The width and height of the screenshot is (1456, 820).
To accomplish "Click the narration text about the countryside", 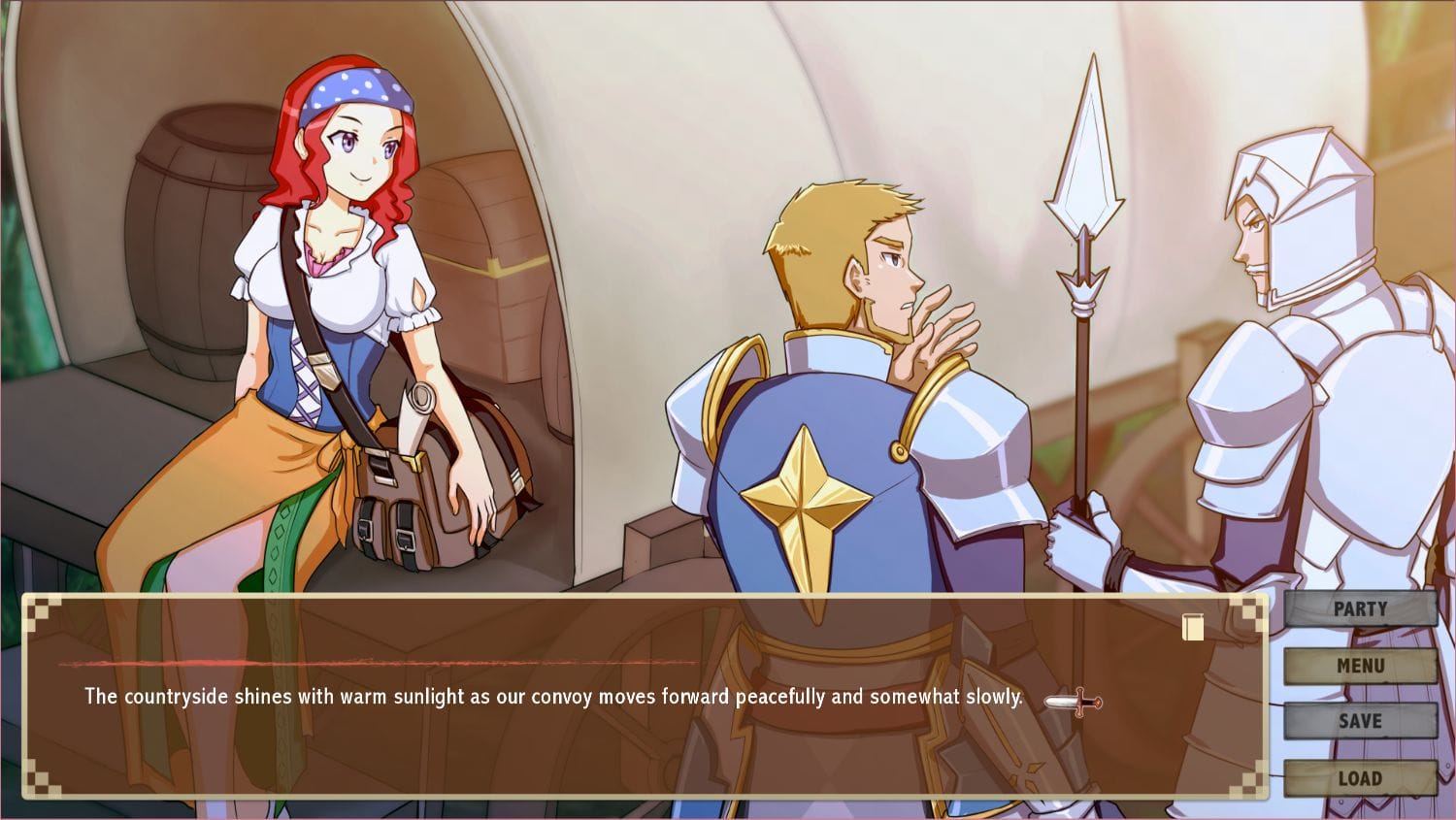I will click(553, 695).
